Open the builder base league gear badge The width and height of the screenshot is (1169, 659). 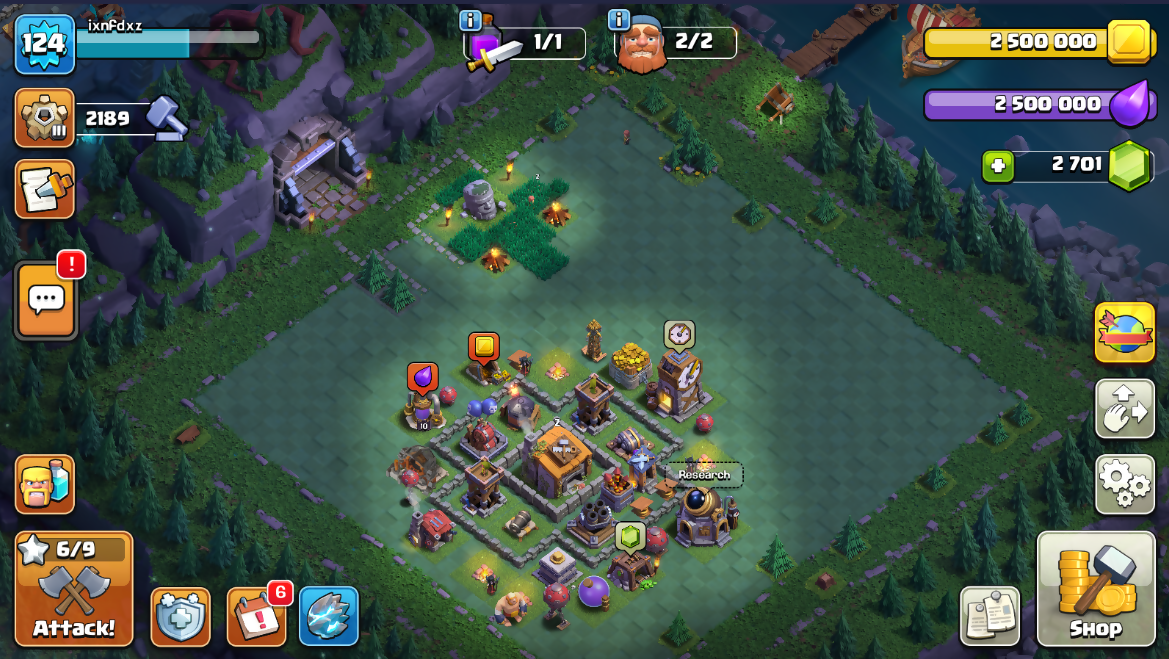point(44,118)
